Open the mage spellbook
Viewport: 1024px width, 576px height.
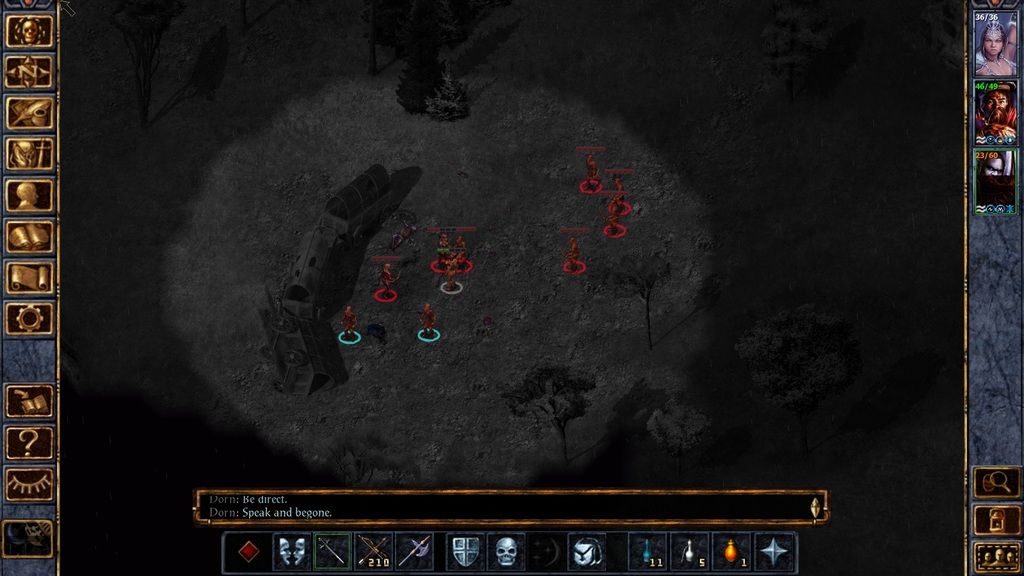coord(29,237)
